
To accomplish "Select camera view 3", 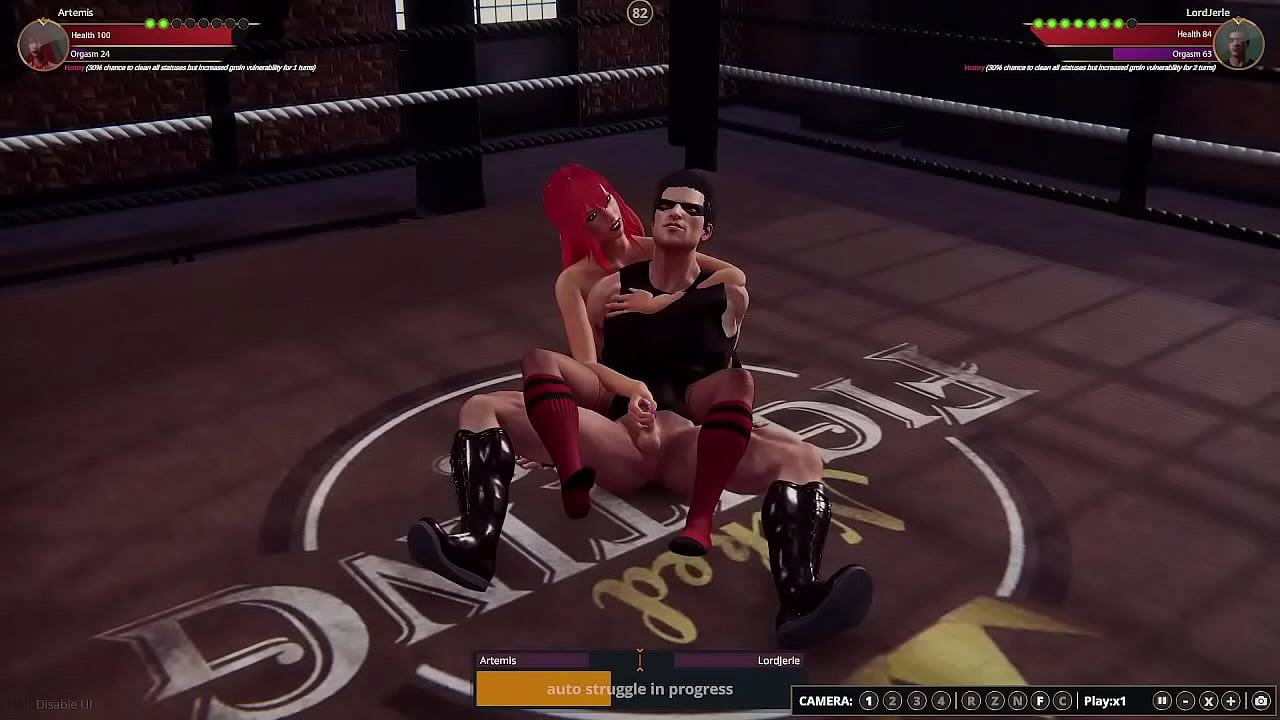I will 916,701.
